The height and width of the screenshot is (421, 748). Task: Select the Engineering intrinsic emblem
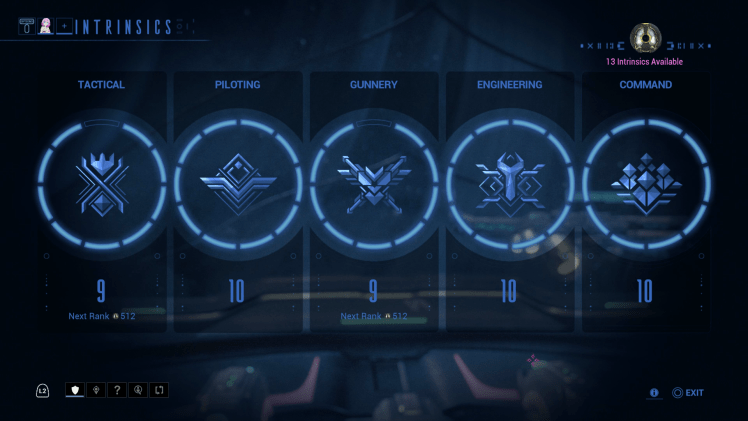(509, 185)
